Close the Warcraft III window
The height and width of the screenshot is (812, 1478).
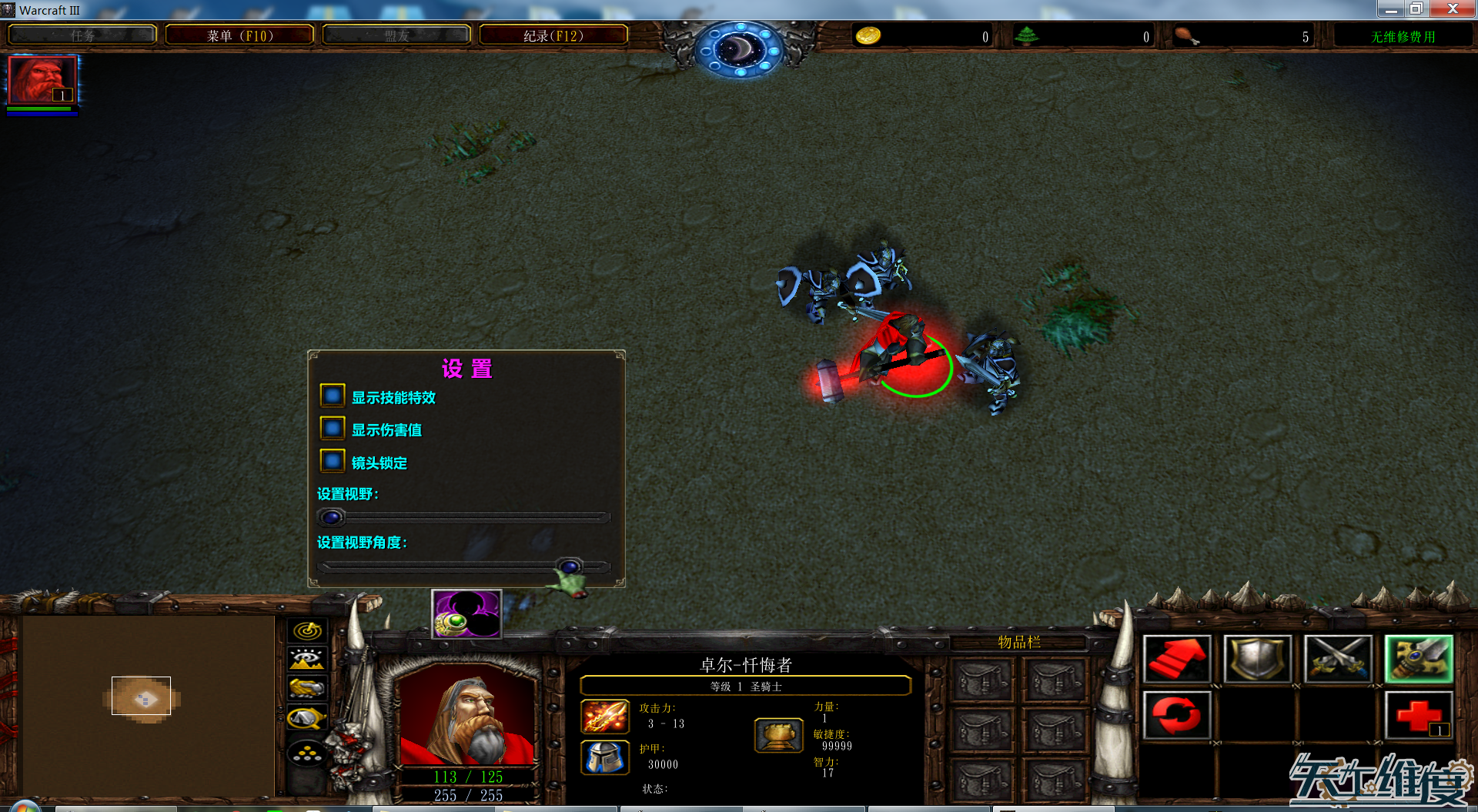[1452, 9]
